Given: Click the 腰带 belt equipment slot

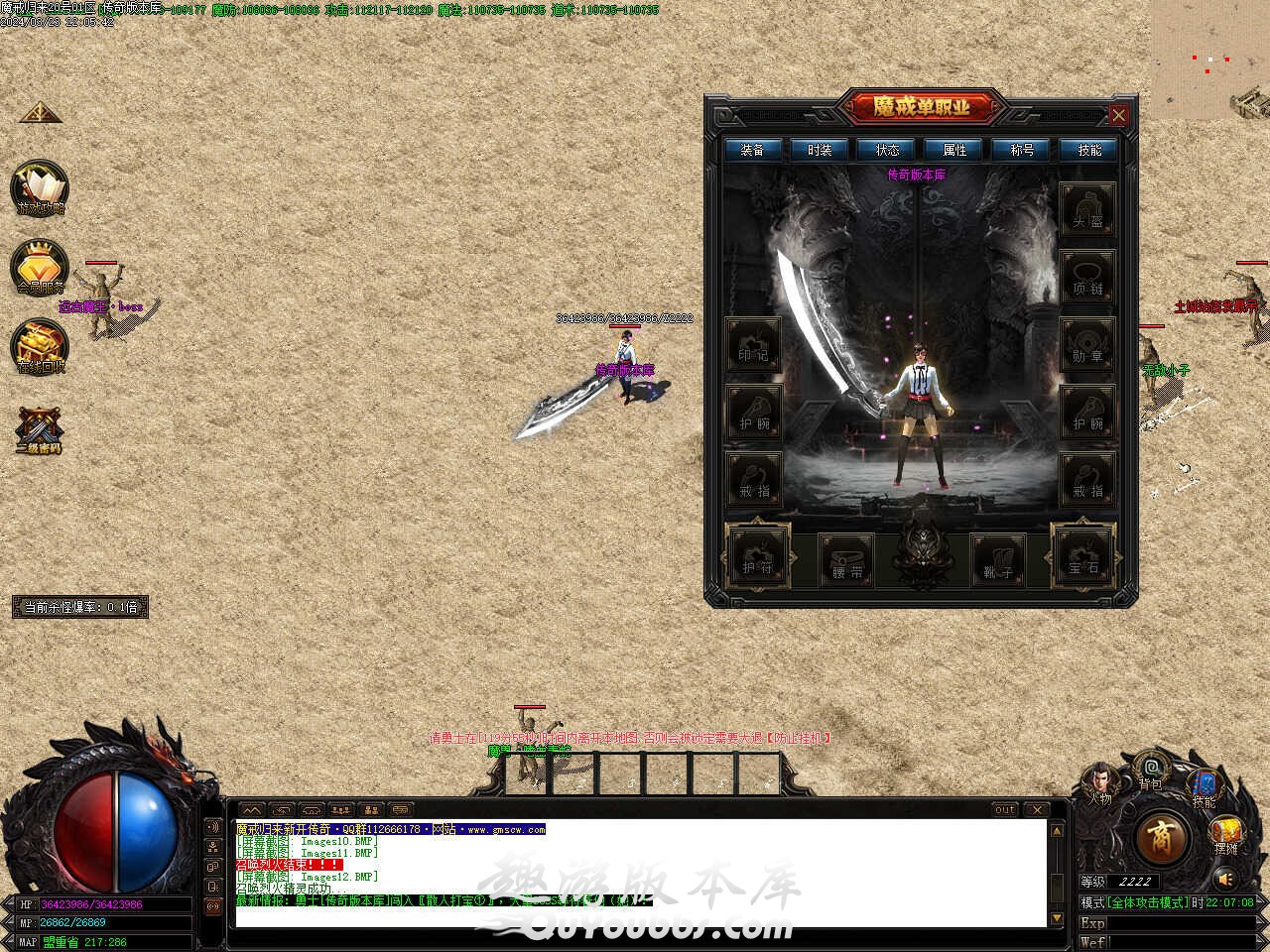Looking at the screenshot, I should 846,560.
